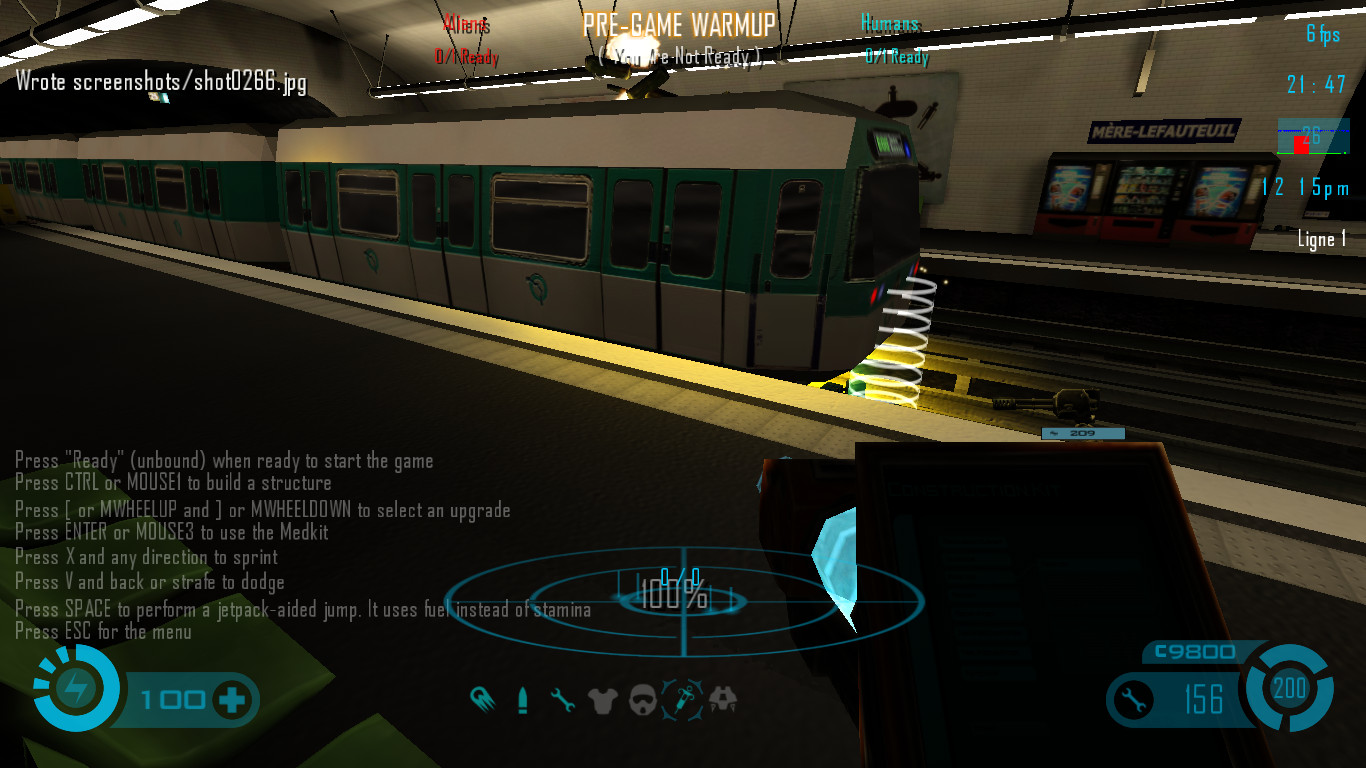Select the wrench in the bottom-center inventory row

click(563, 700)
